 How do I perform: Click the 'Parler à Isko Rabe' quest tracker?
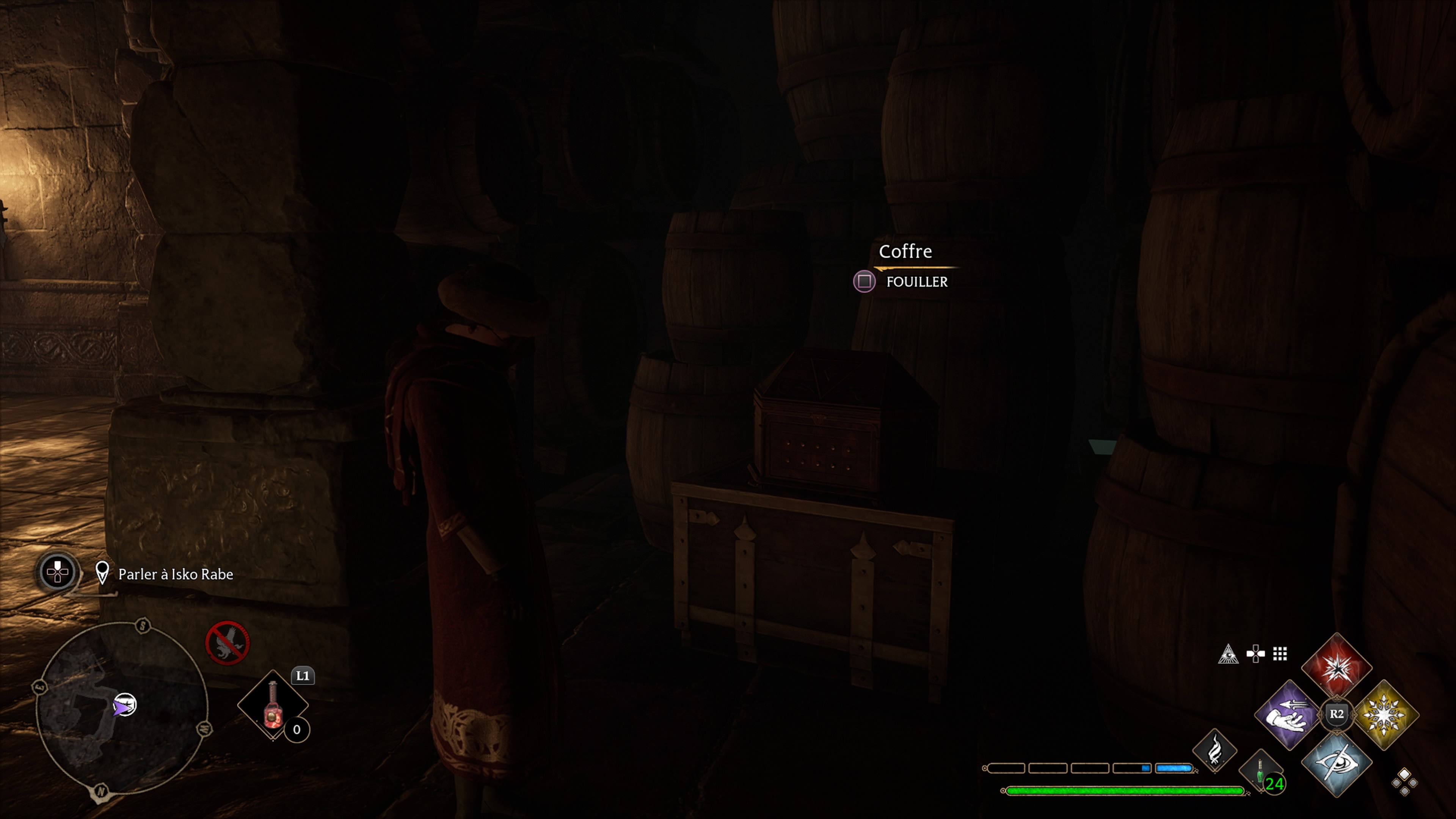tap(175, 574)
